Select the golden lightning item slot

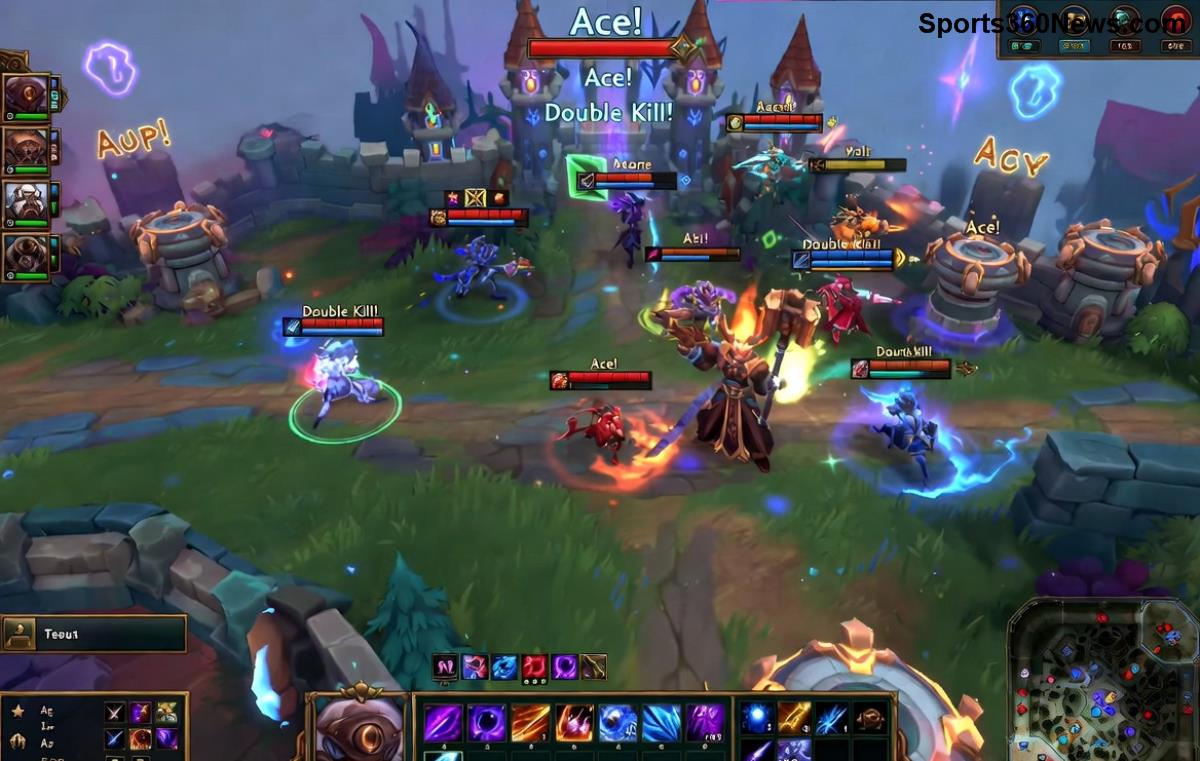pos(795,717)
